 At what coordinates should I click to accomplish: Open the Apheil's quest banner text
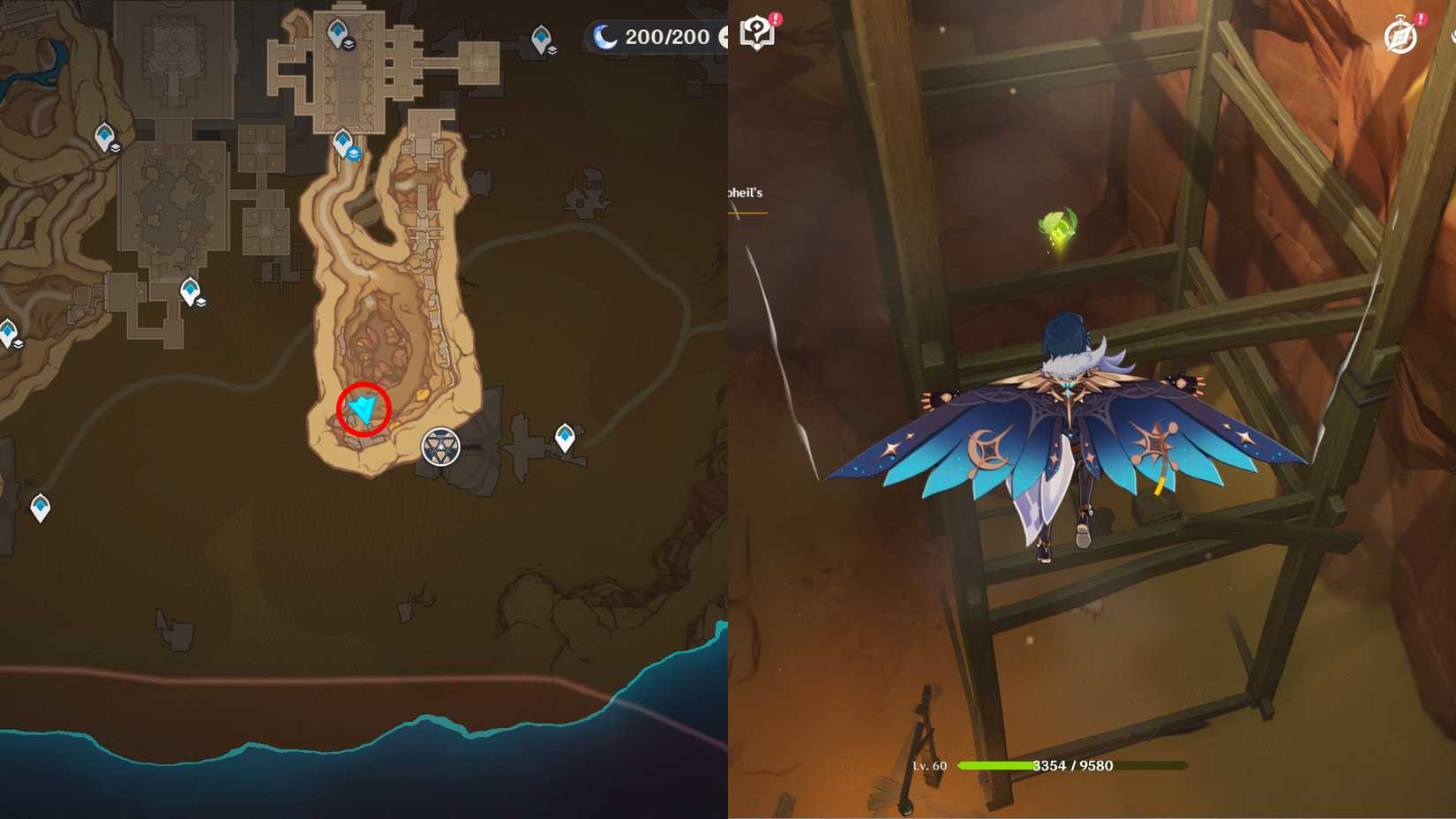(744, 192)
